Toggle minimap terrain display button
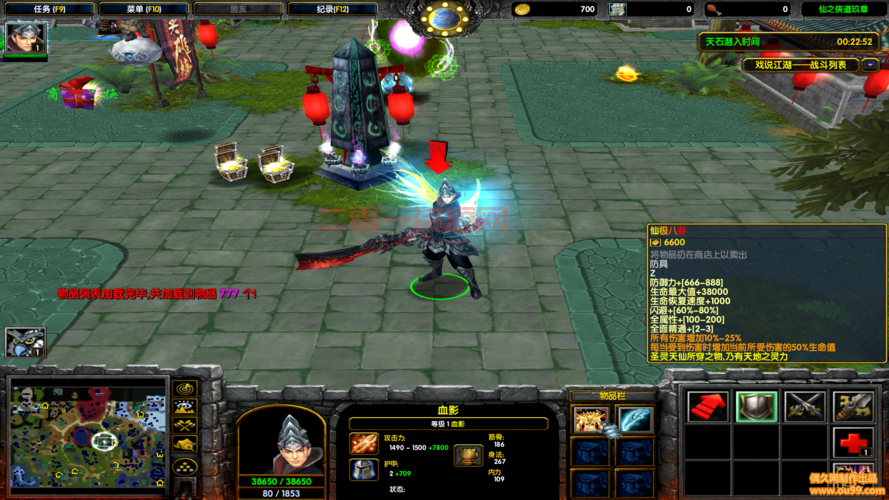889x500 pixels. coord(184,407)
